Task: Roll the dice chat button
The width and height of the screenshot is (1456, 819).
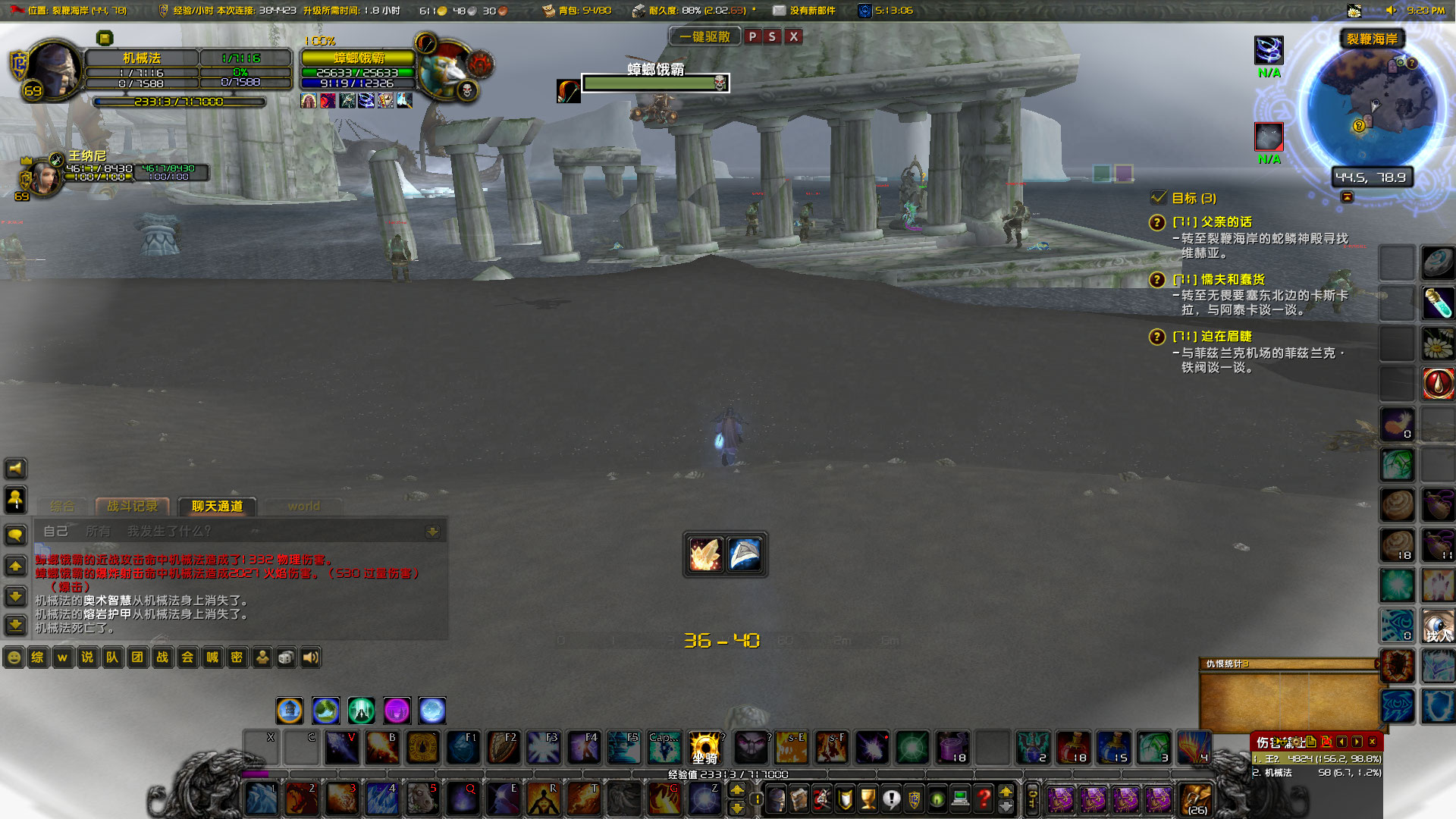Action: click(x=286, y=657)
